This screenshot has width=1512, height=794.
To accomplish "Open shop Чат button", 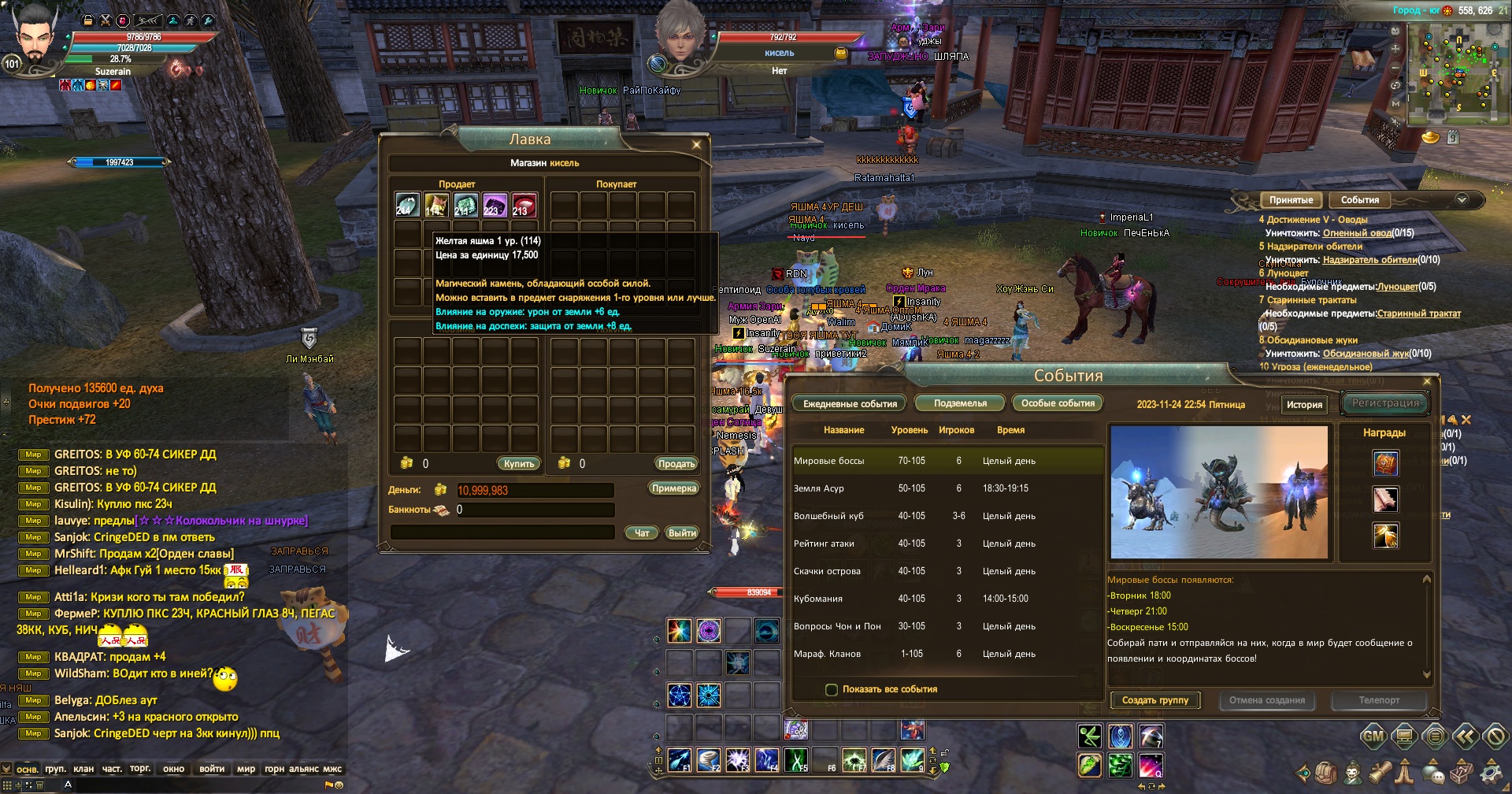I will point(642,533).
